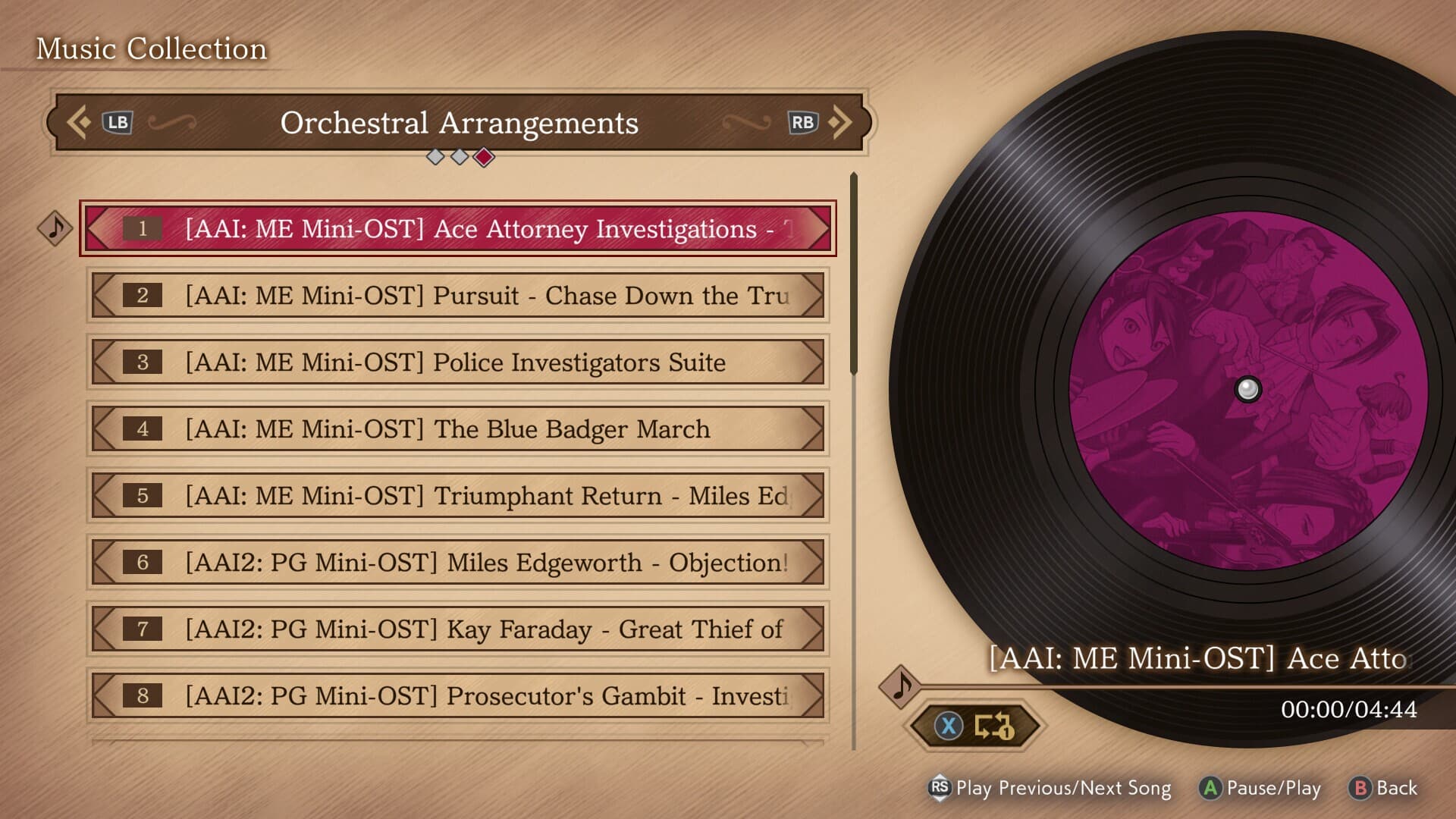Play the Police Investigators Suite track
This screenshot has height=819, width=1456.
point(455,362)
